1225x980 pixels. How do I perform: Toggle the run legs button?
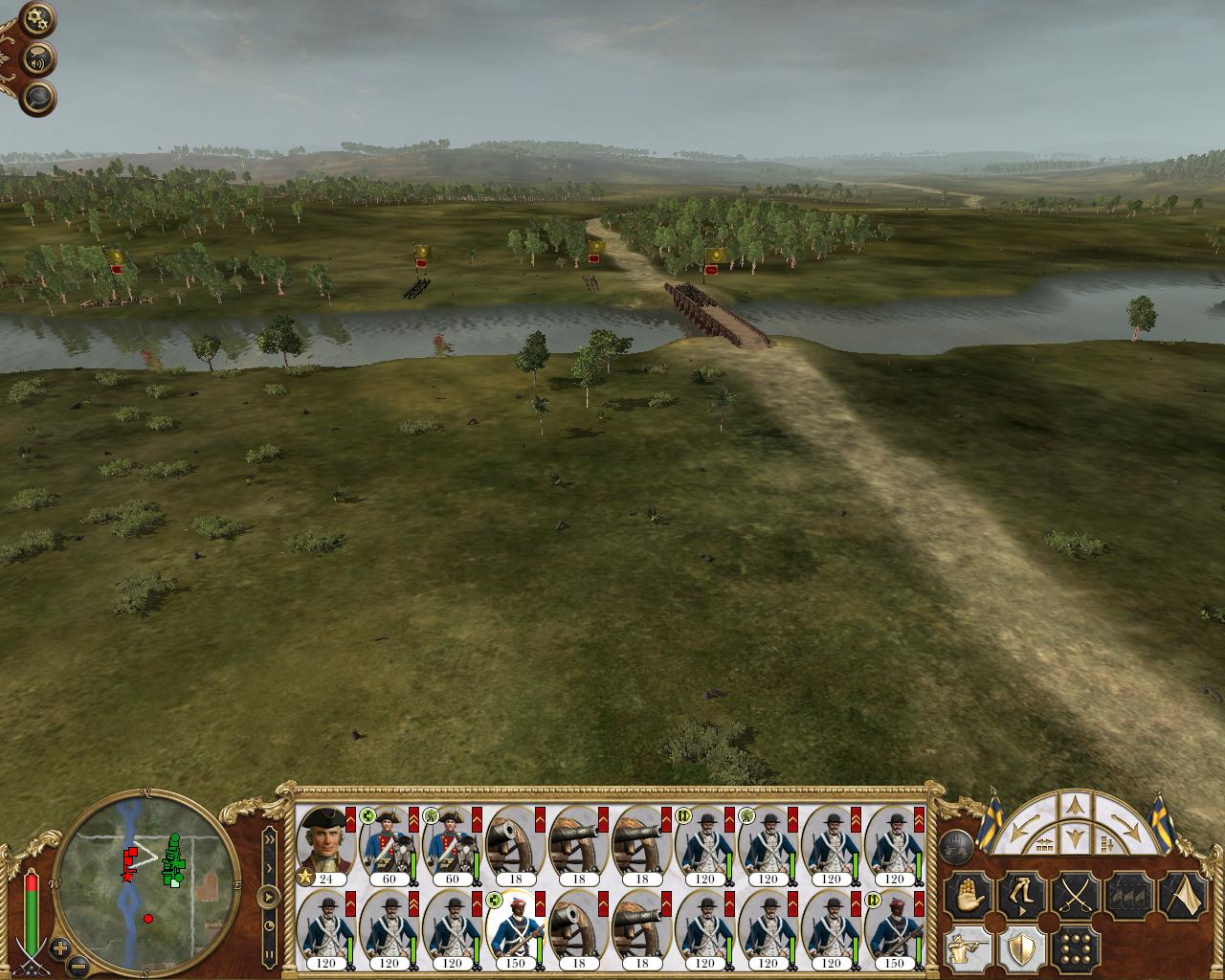click(x=1020, y=897)
